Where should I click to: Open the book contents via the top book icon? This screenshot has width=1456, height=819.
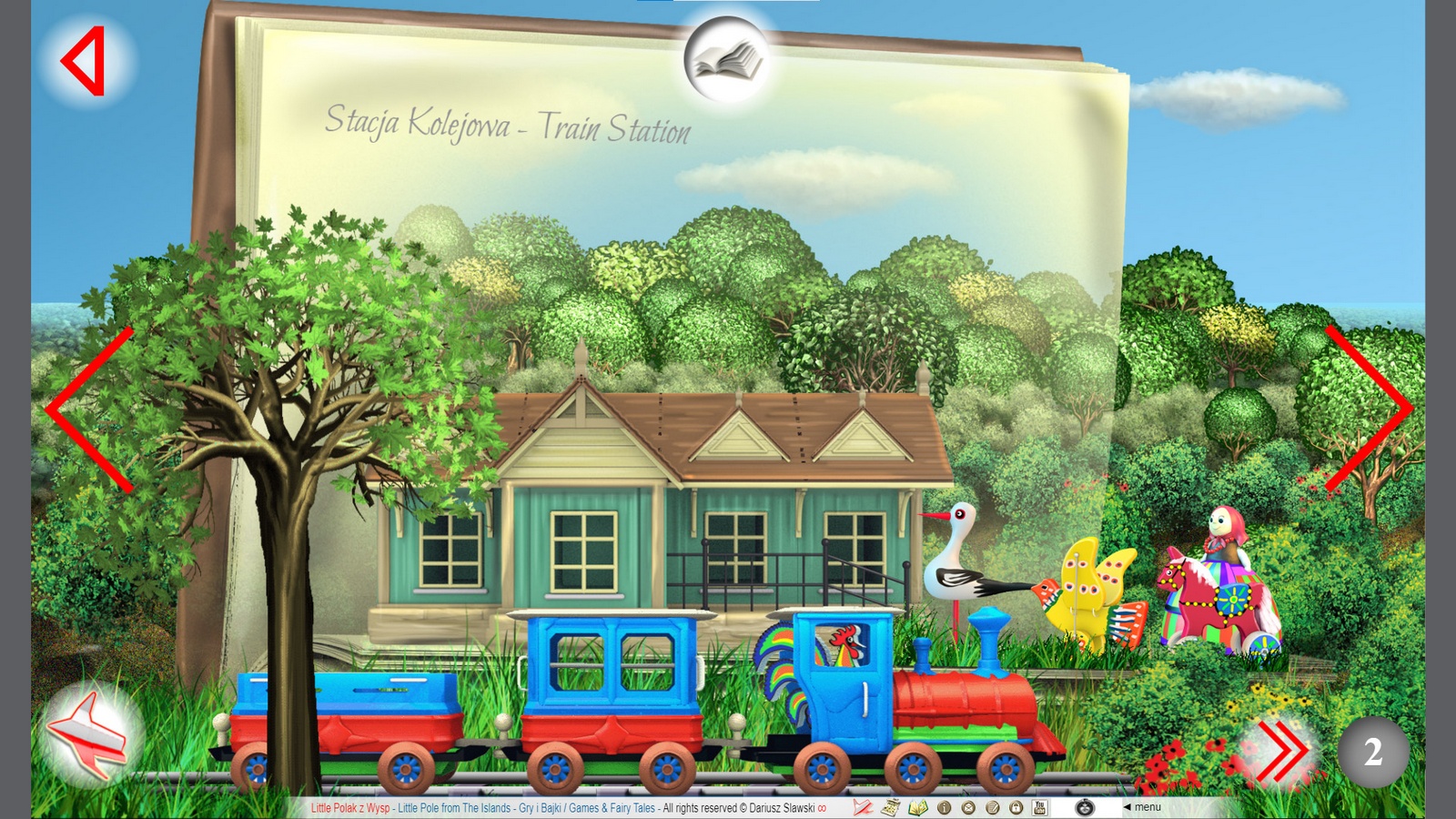click(728, 57)
